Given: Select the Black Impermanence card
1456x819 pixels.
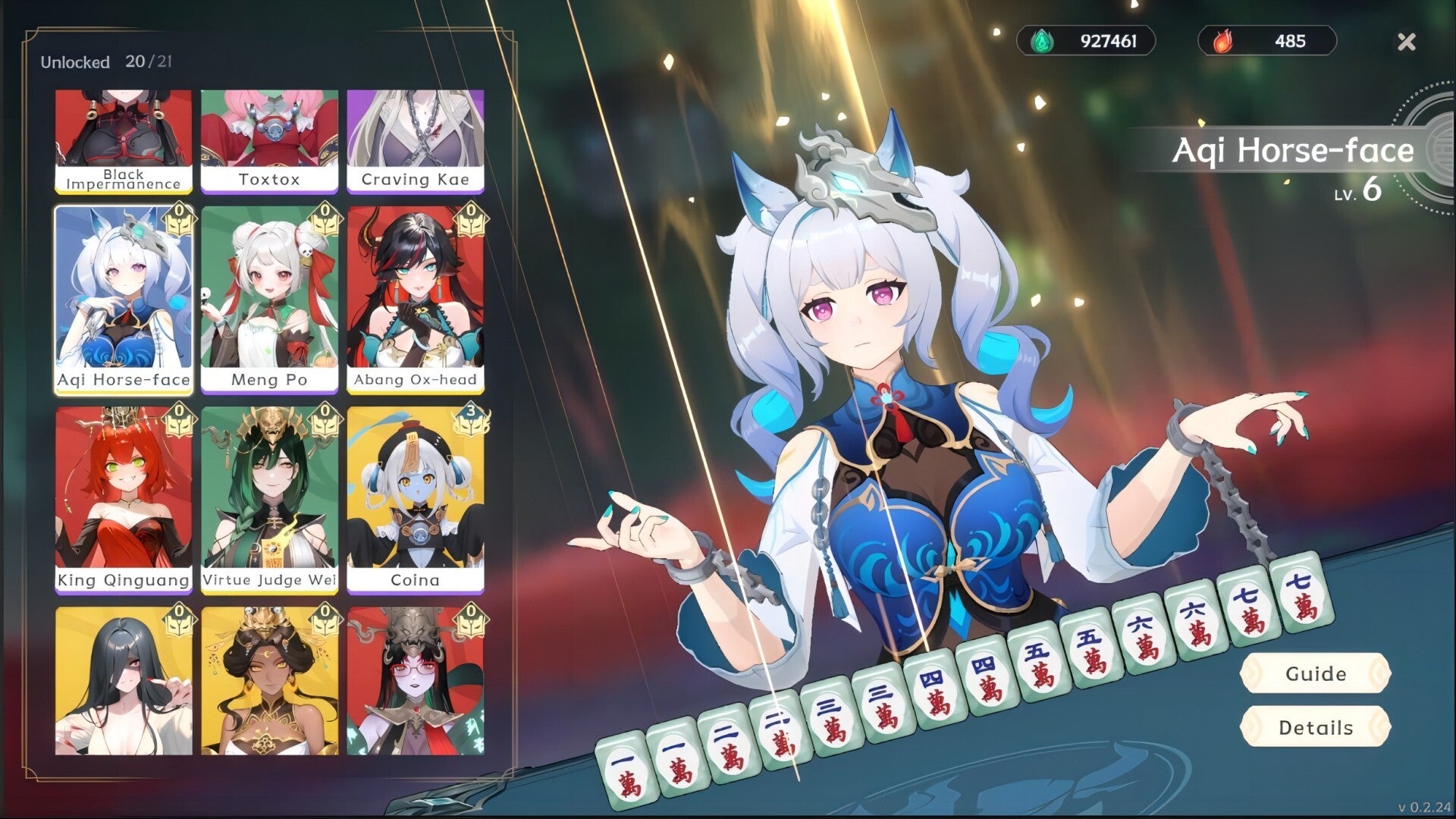Looking at the screenshot, I should tap(124, 140).
